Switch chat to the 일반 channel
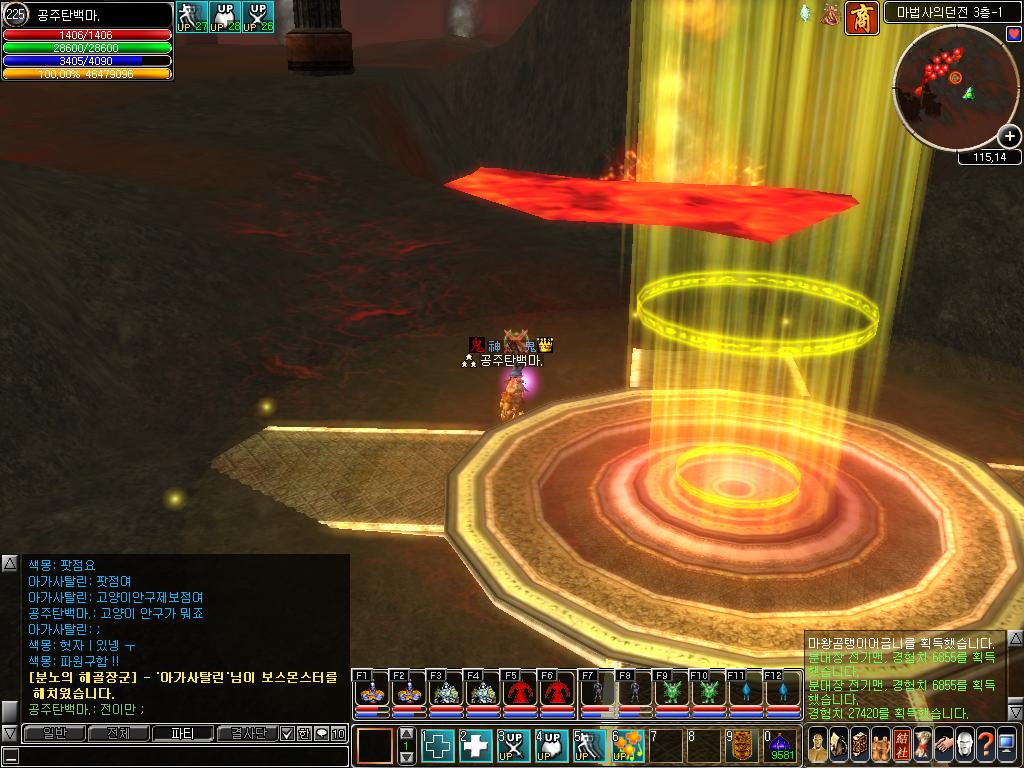The image size is (1024, 768). tap(53, 733)
